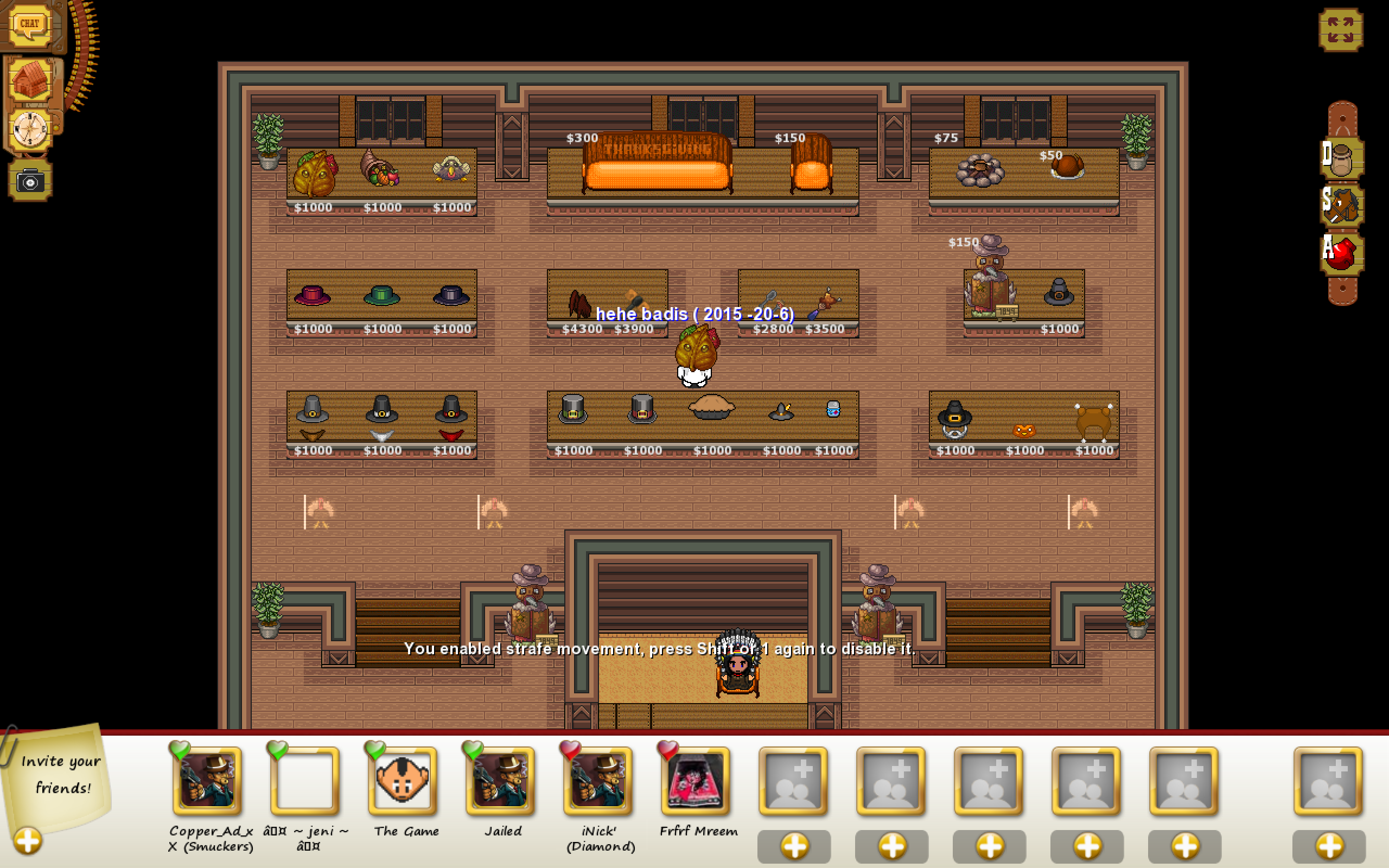Screen dimensions: 1389x868
Task: Select the S horse slot
Action: pyautogui.click(x=1343, y=205)
